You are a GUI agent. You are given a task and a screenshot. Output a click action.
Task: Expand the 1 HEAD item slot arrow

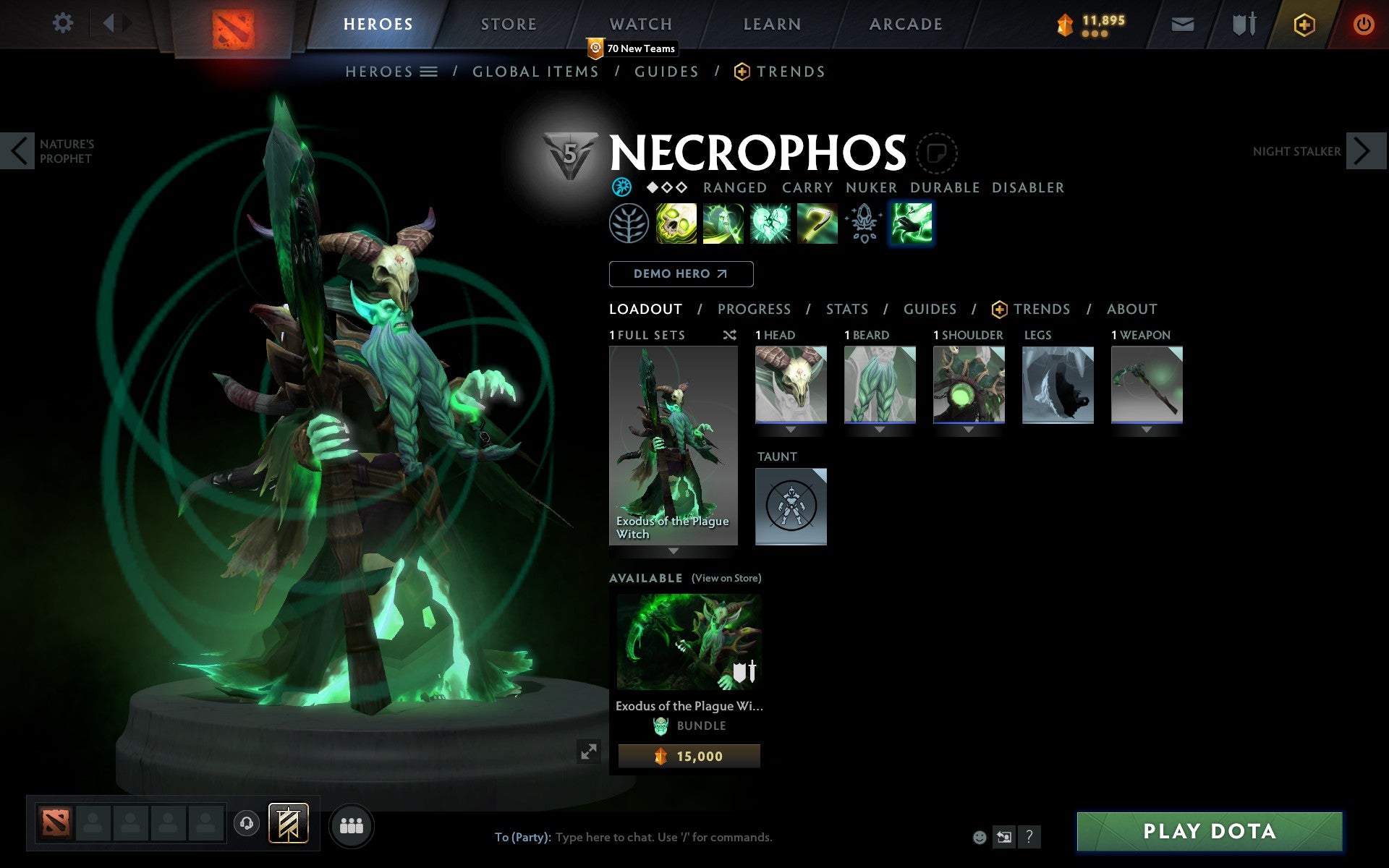tap(790, 428)
